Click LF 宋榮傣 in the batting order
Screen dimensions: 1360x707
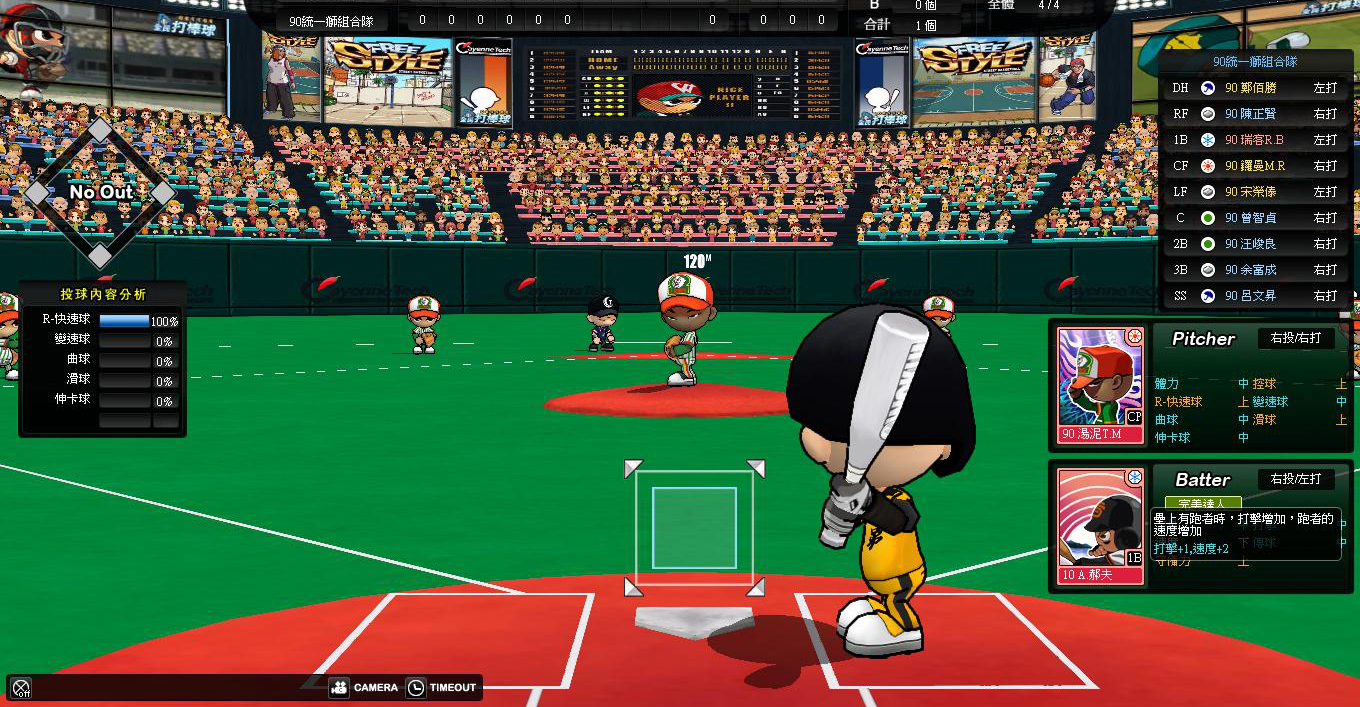(x=1256, y=192)
